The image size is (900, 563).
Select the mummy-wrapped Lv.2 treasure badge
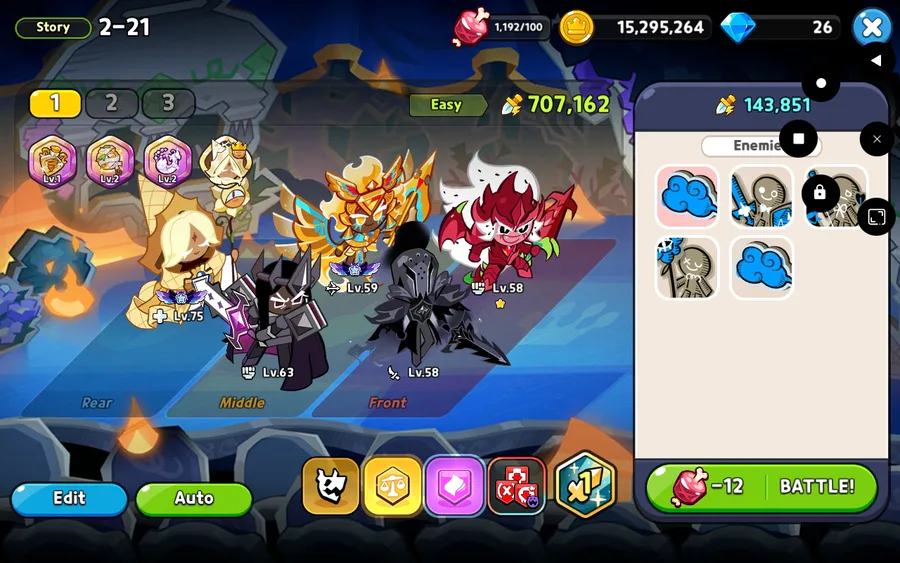[110, 161]
